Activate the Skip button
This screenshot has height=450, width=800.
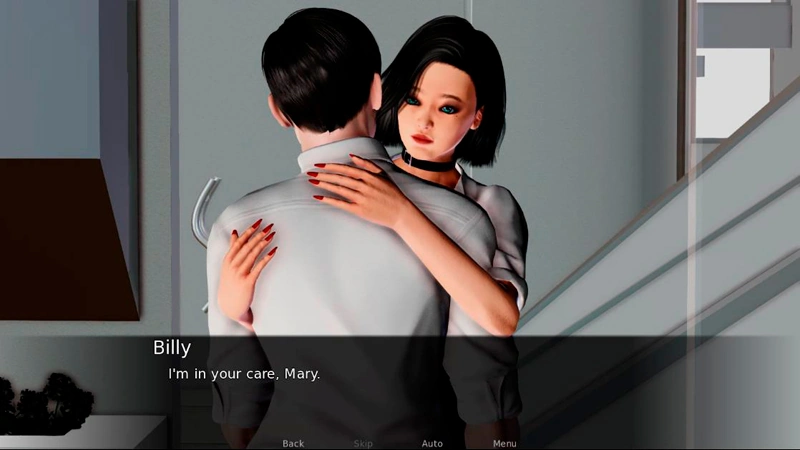coord(363,443)
